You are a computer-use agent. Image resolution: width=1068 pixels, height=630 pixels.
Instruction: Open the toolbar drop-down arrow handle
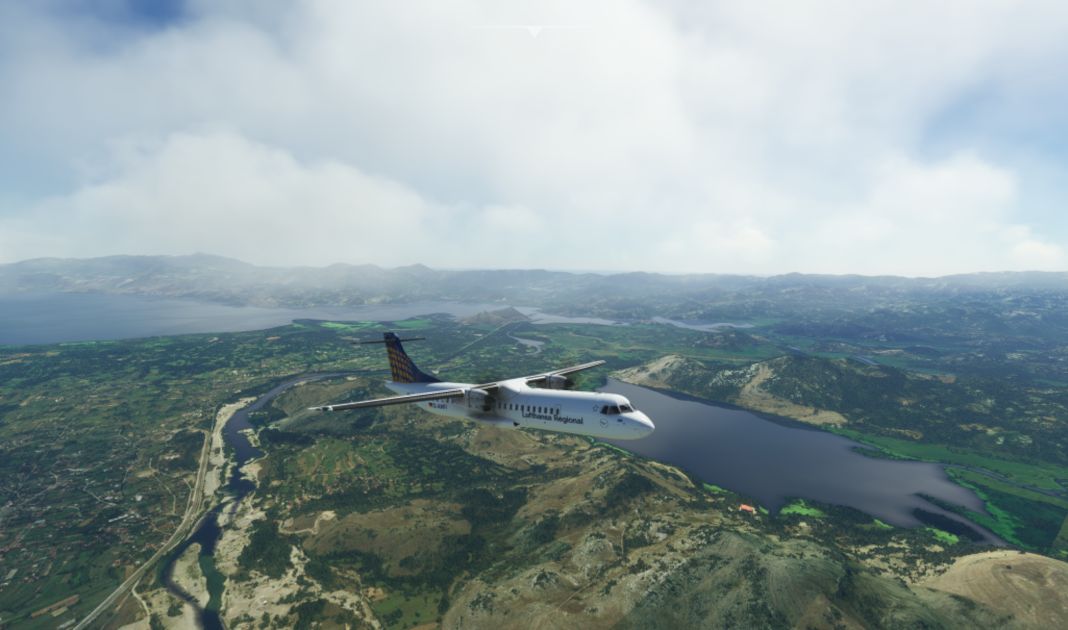tap(534, 32)
